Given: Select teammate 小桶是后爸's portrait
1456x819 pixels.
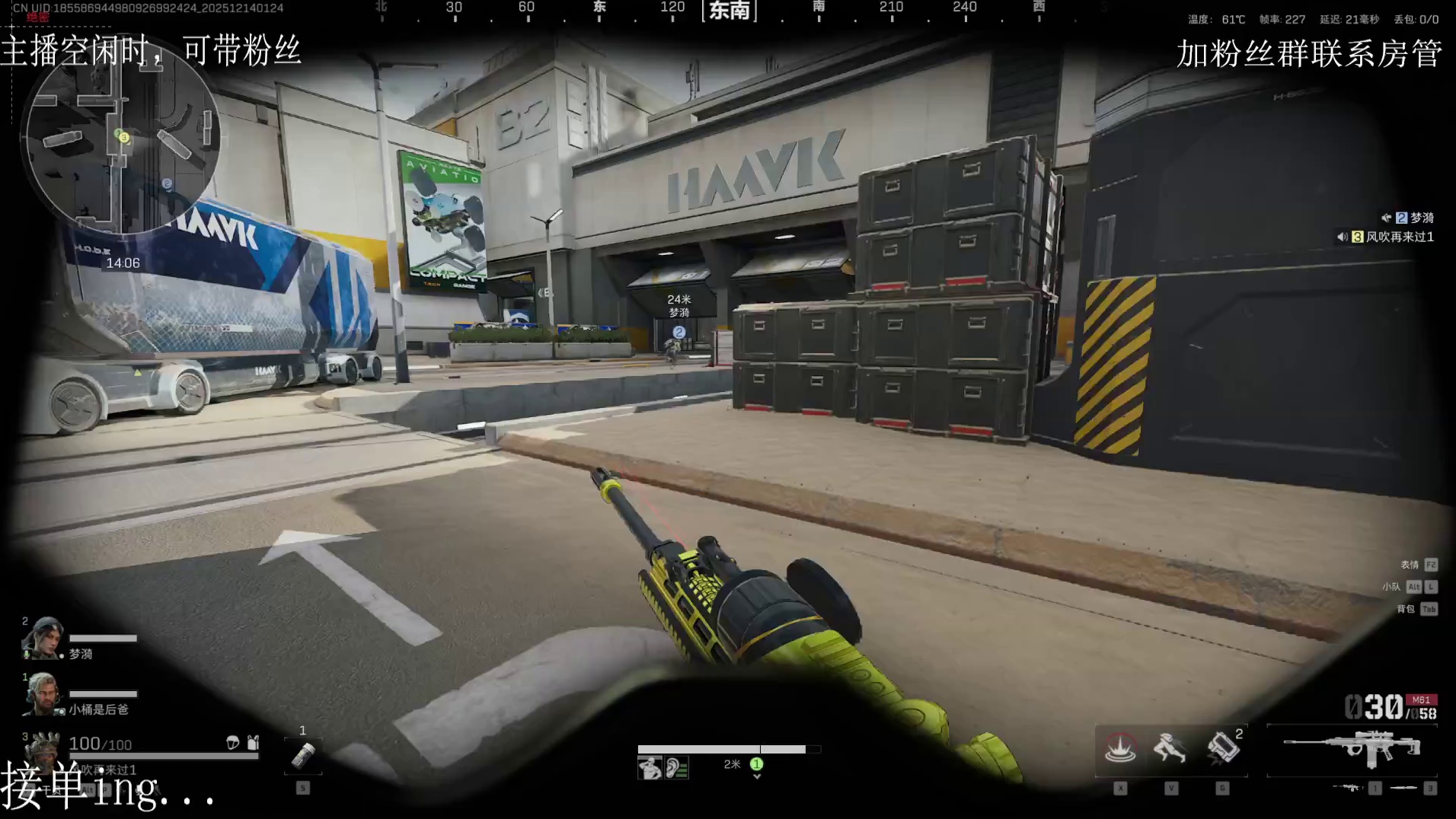Looking at the screenshot, I should [x=43, y=694].
